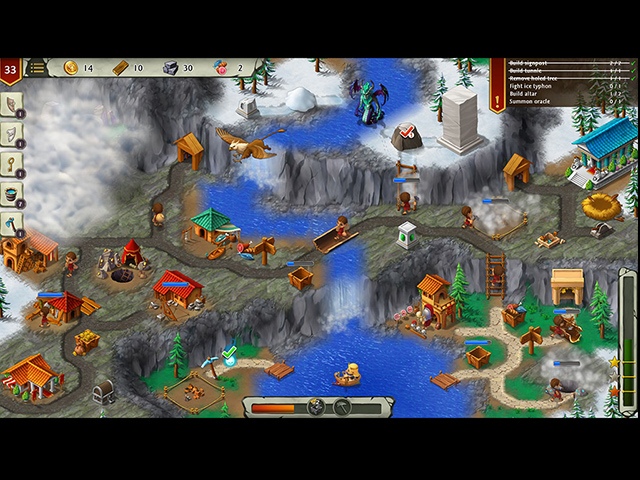Activate the hammer bonus icon
The height and width of the screenshot is (480, 640).
tap(341, 407)
